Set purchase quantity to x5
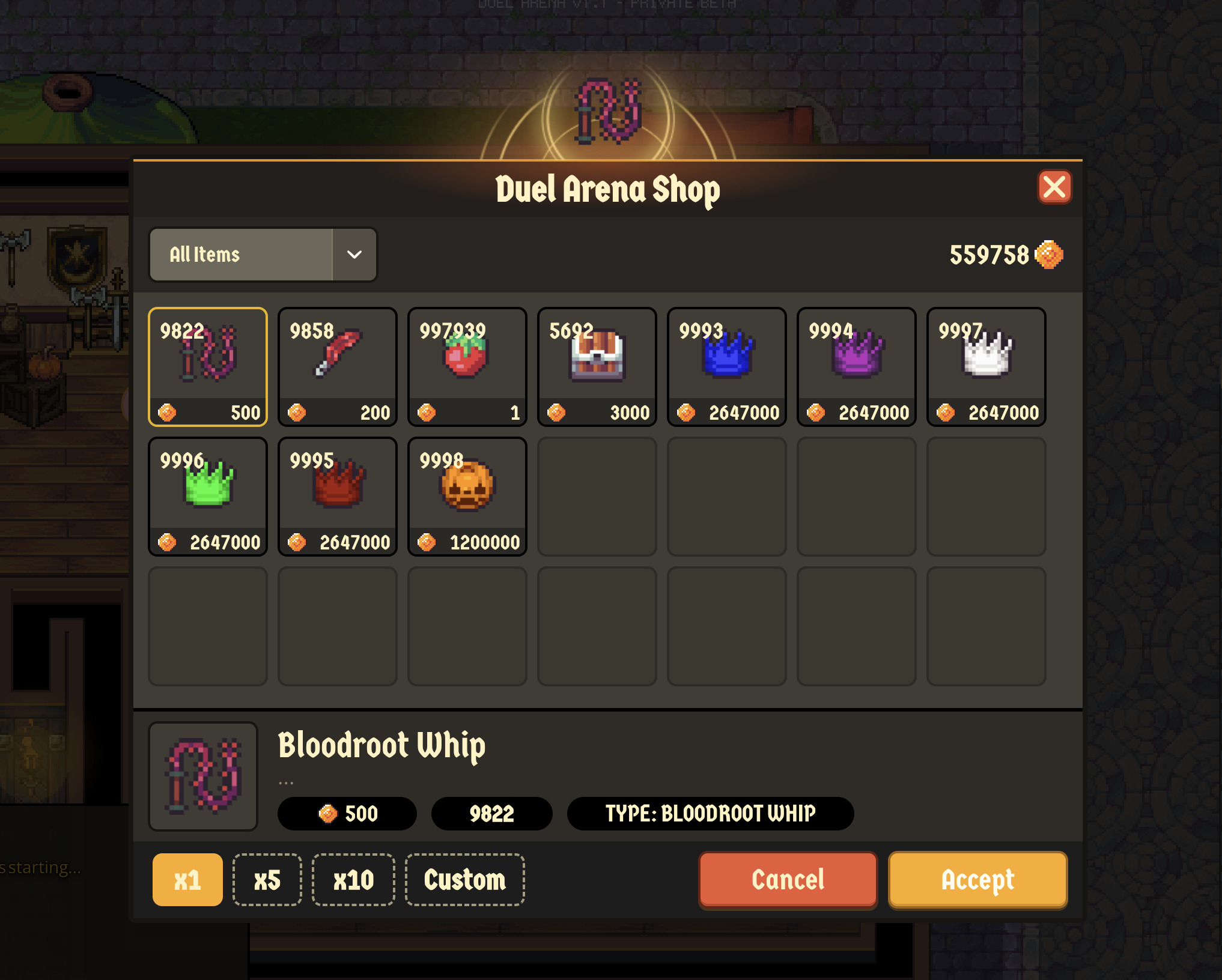The height and width of the screenshot is (980, 1222). (x=267, y=880)
